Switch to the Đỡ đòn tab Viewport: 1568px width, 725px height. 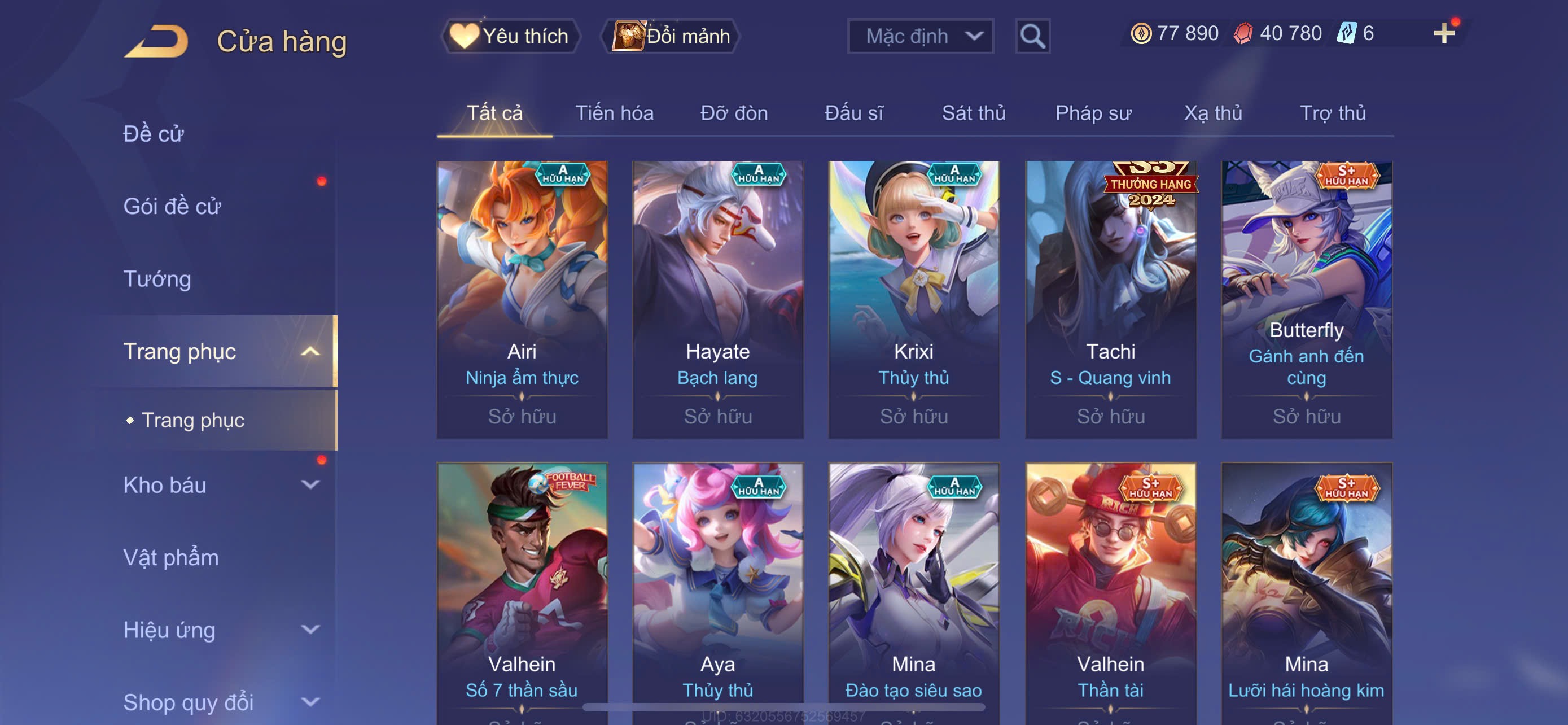(733, 113)
